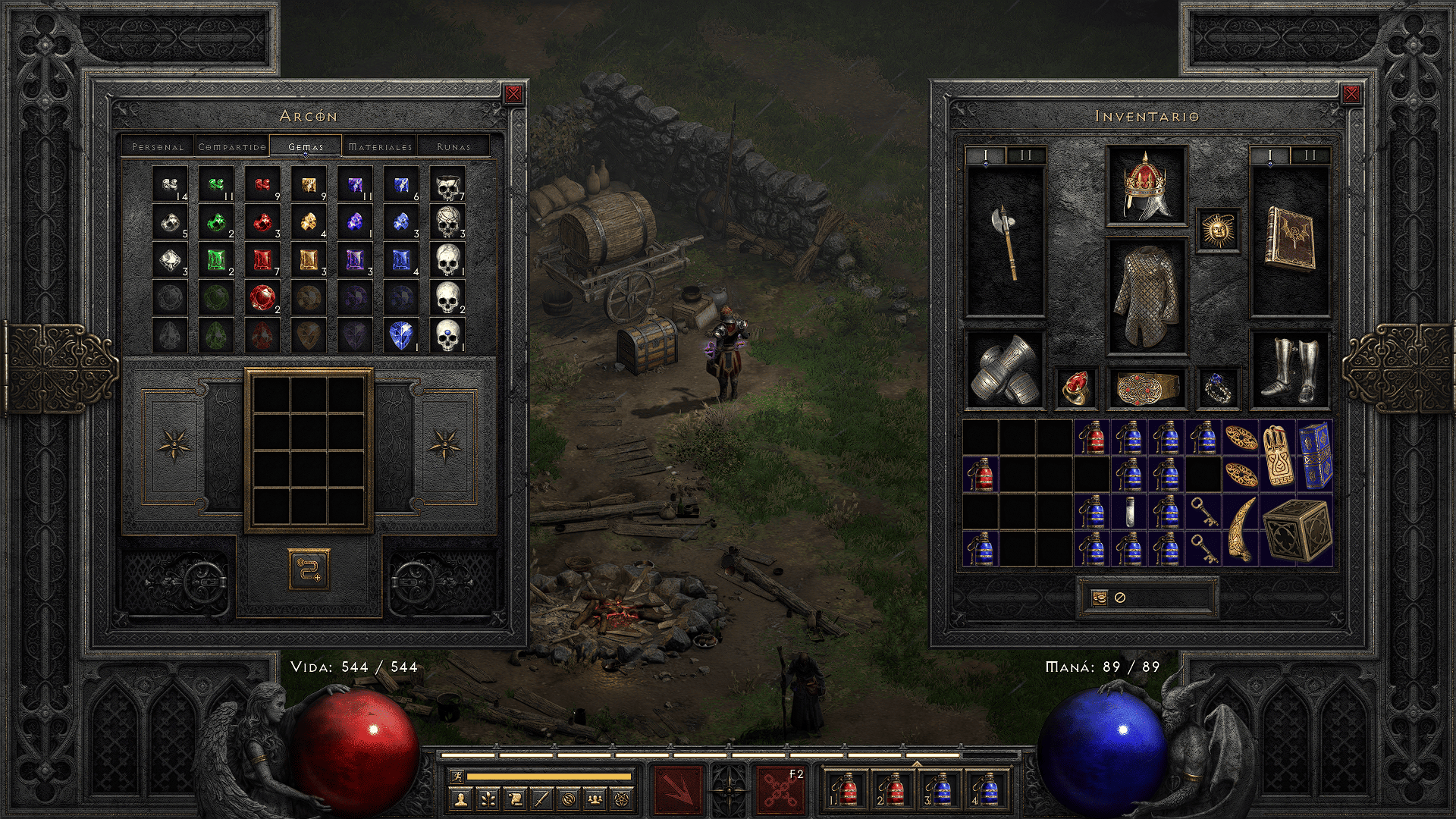Pick the large round ruby gem
The image size is (1456, 819).
[x=262, y=298]
